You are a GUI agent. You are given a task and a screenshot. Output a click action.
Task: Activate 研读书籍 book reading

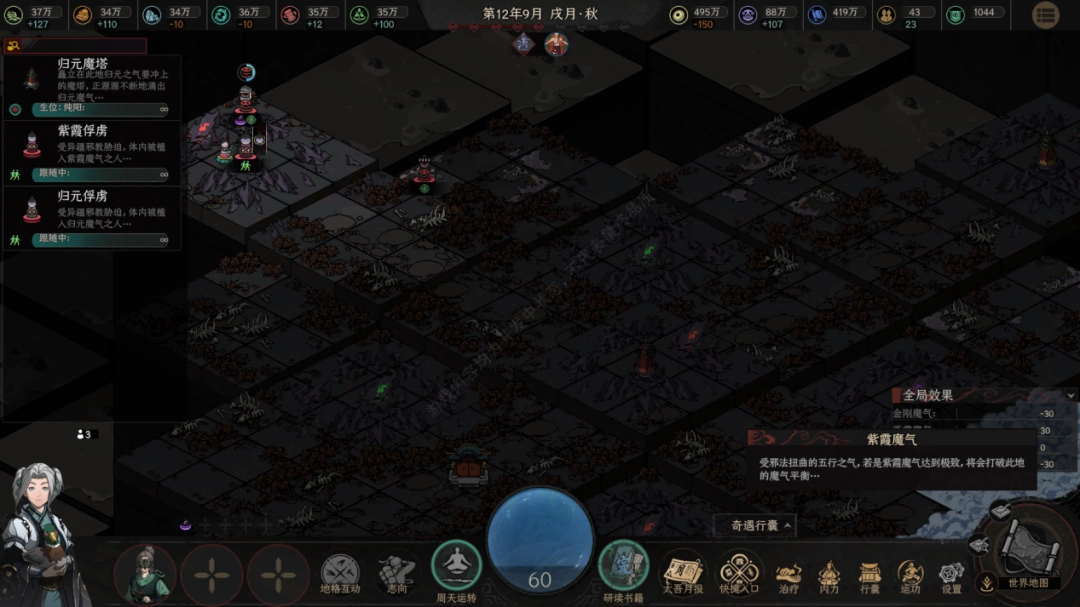(623, 568)
